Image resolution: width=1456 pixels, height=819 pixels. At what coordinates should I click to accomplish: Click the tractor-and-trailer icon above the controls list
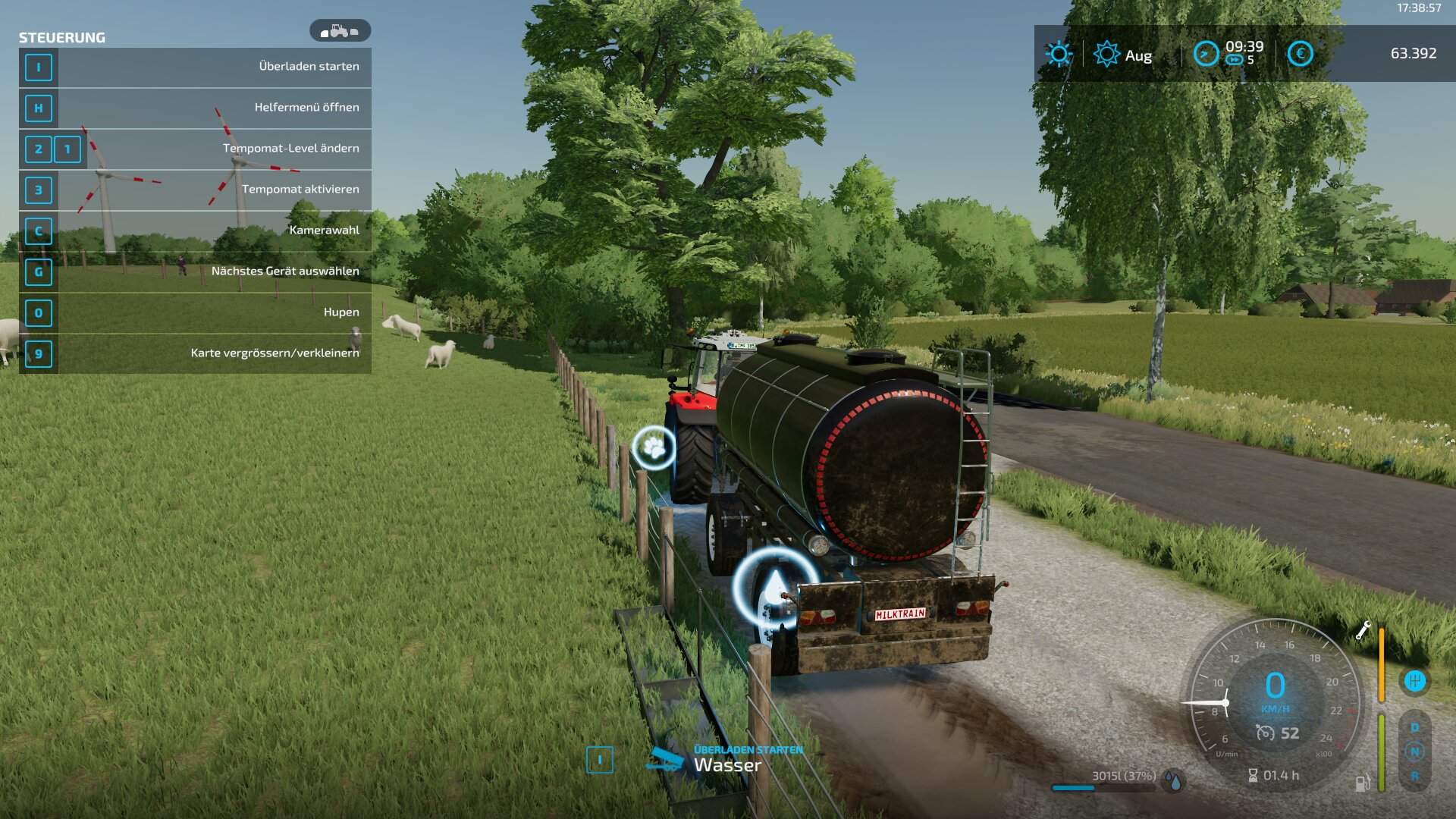[340, 31]
